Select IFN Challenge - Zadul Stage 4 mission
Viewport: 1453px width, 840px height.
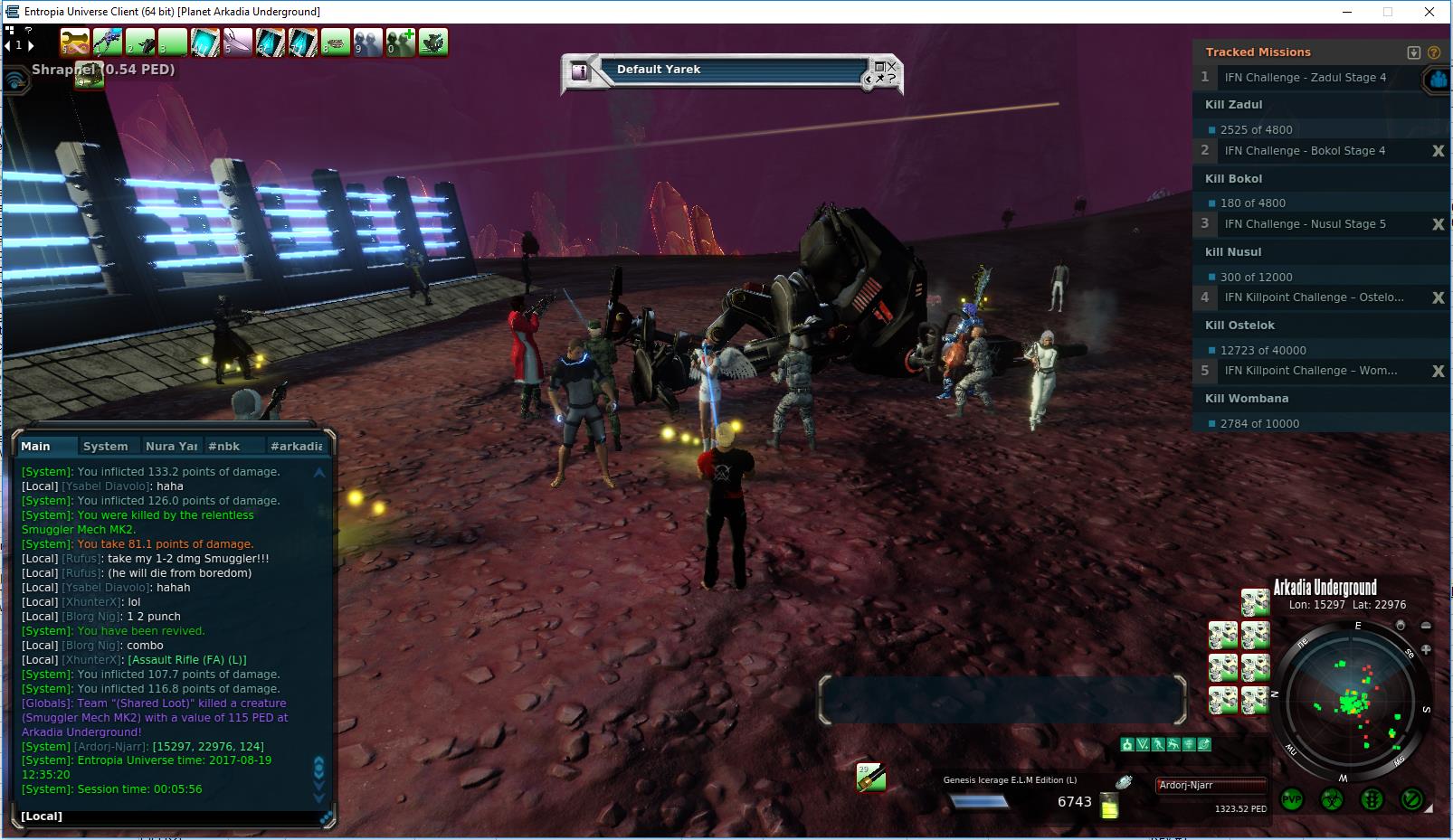click(1305, 78)
